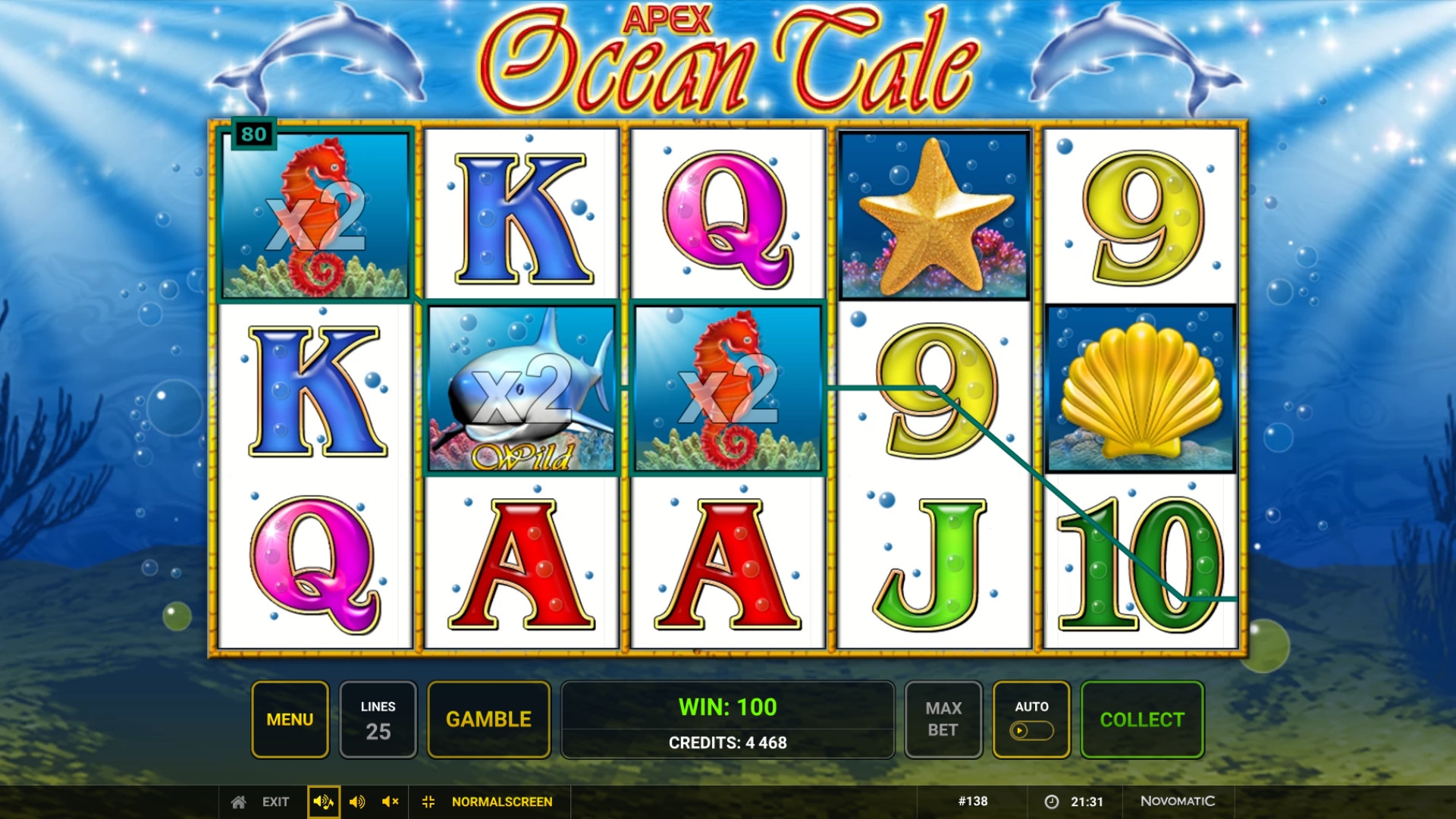Exit the game via EXIT

coord(262,802)
